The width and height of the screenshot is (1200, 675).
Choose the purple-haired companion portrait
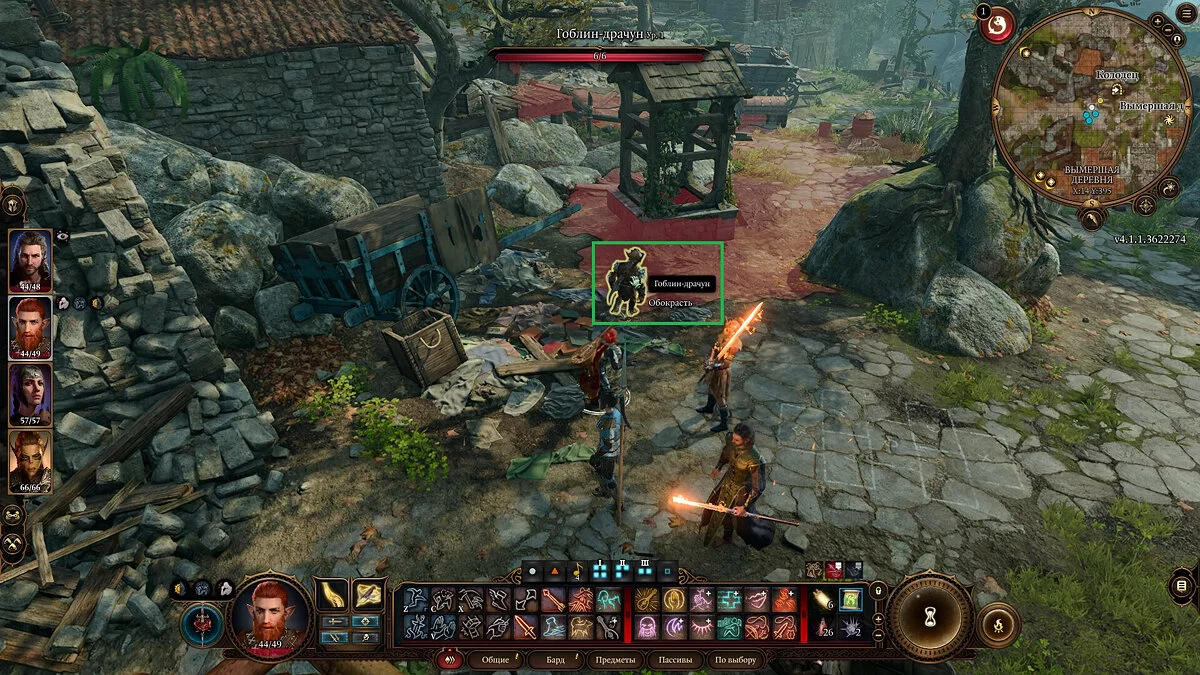tap(31, 392)
